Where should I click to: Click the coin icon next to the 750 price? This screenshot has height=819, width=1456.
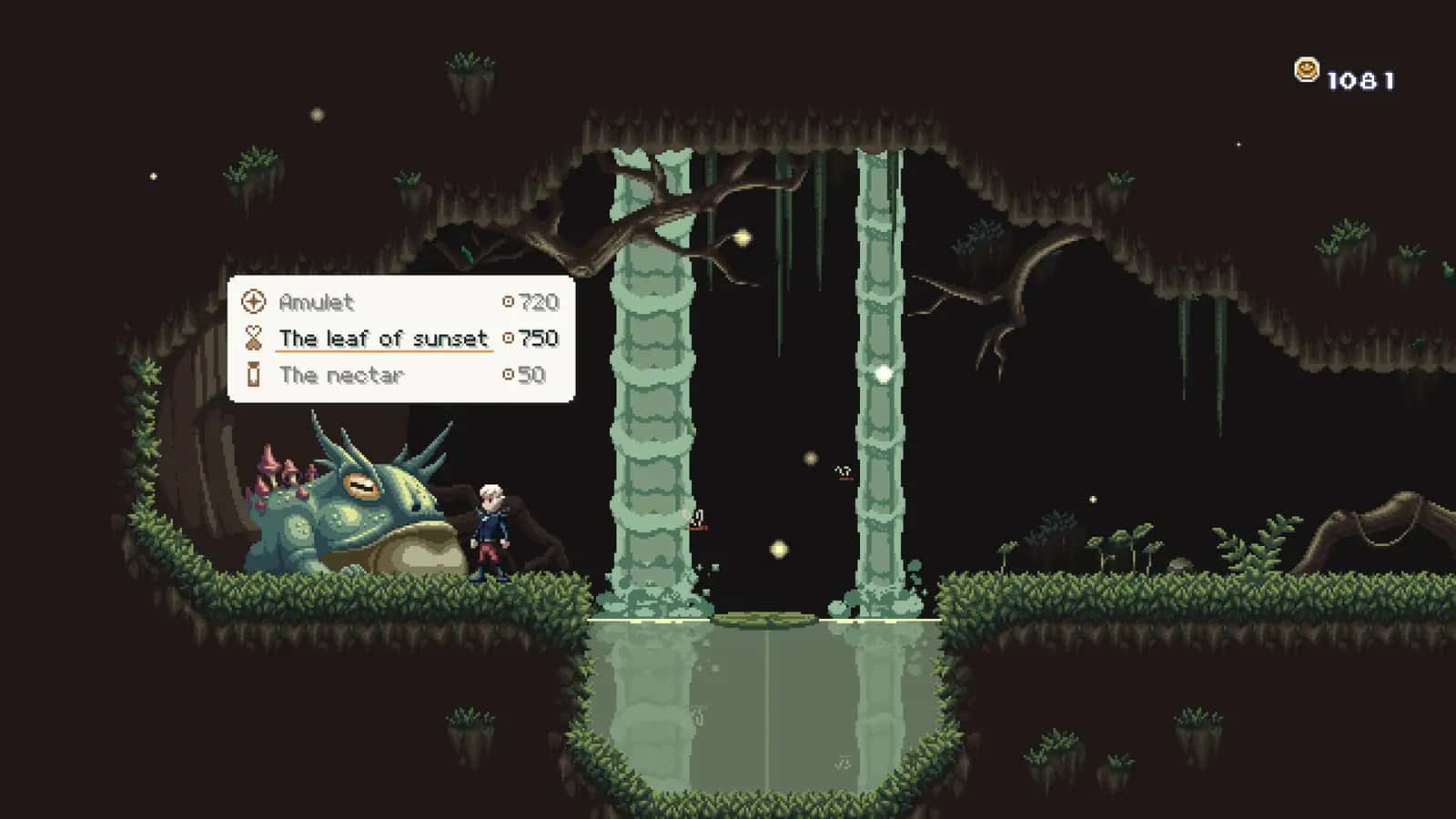(509, 339)
